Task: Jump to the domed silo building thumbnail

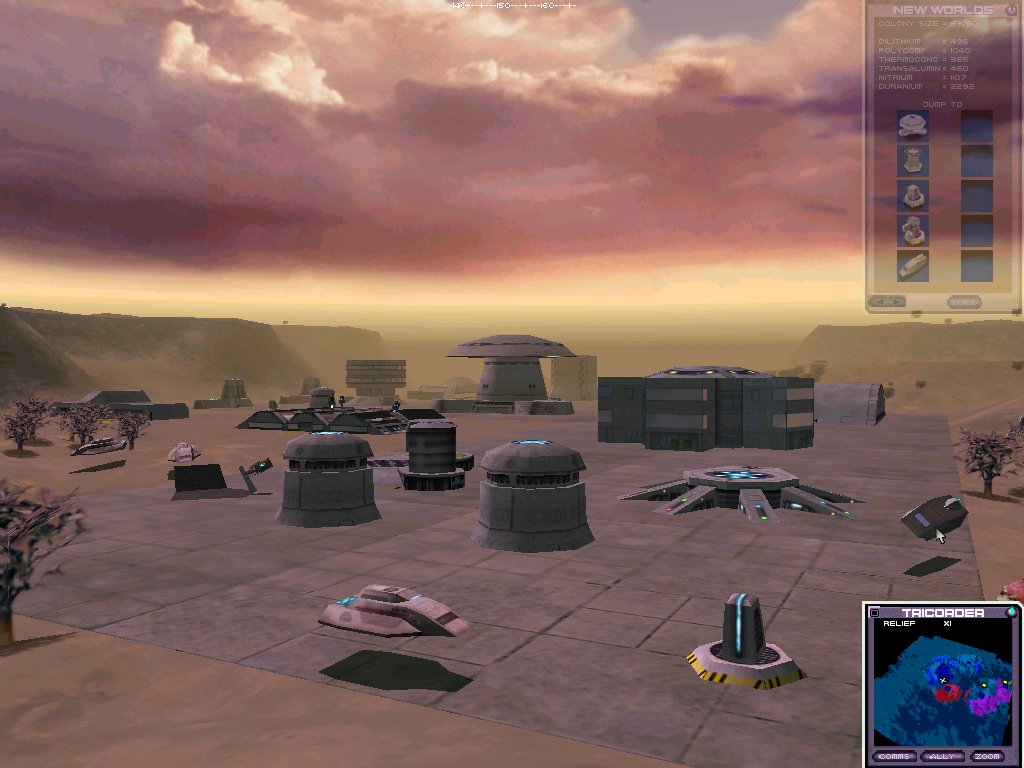Action: coord(912,195)
